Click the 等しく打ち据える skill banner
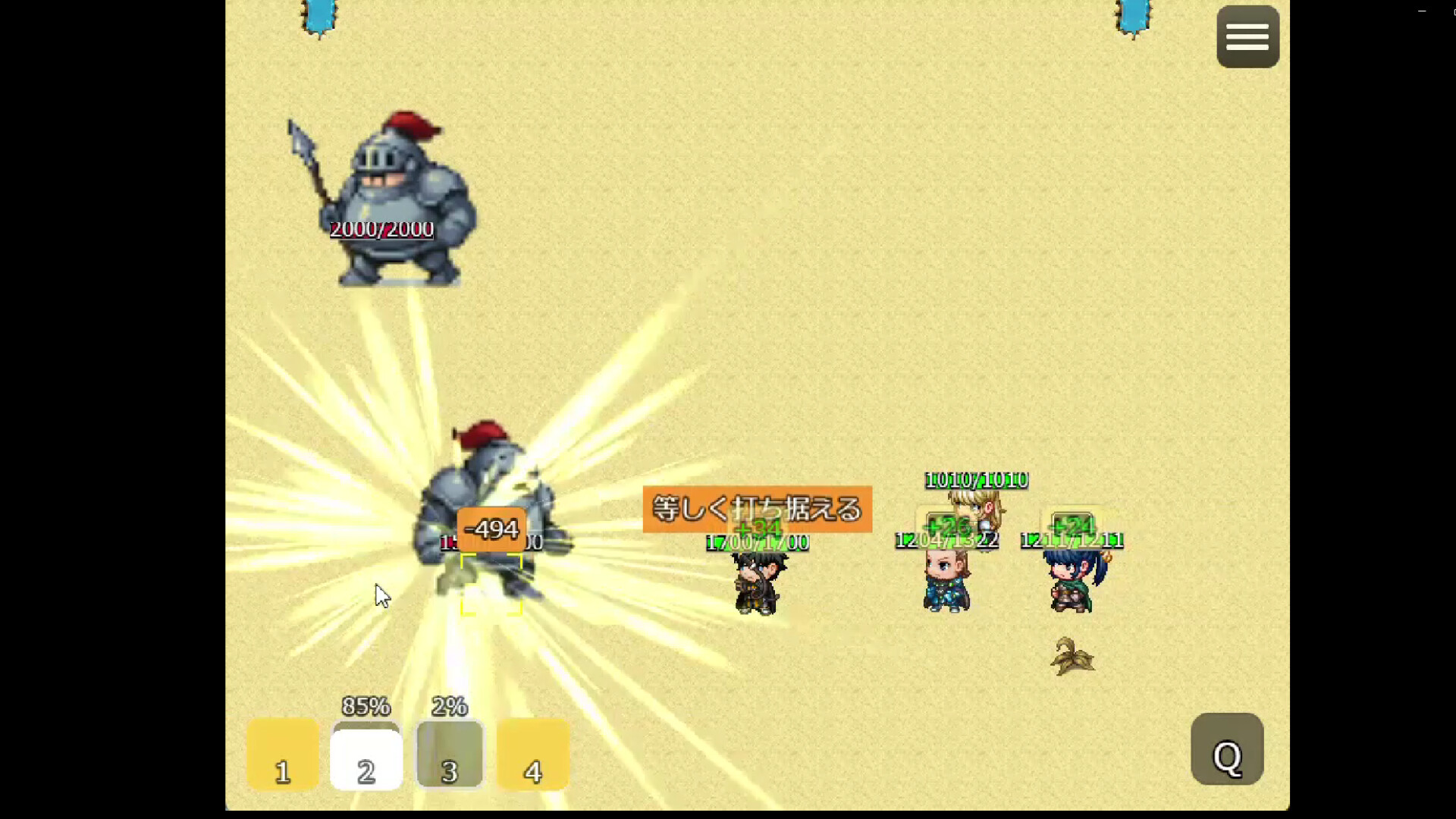The height and width of the screenshot is (819, 1456). [756, 509]
